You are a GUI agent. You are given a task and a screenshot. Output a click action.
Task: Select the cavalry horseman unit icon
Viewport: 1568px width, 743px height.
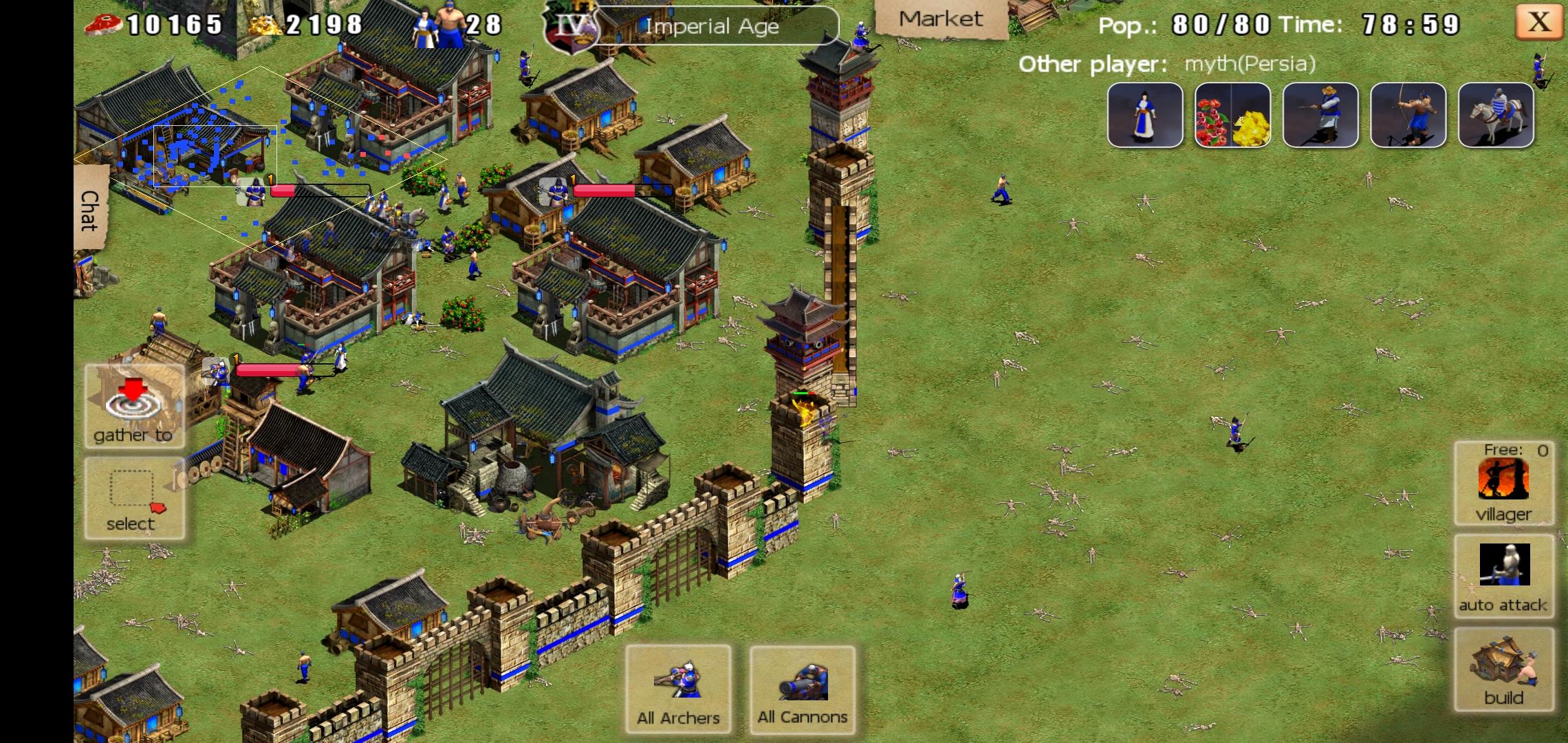pos(1496,116)
